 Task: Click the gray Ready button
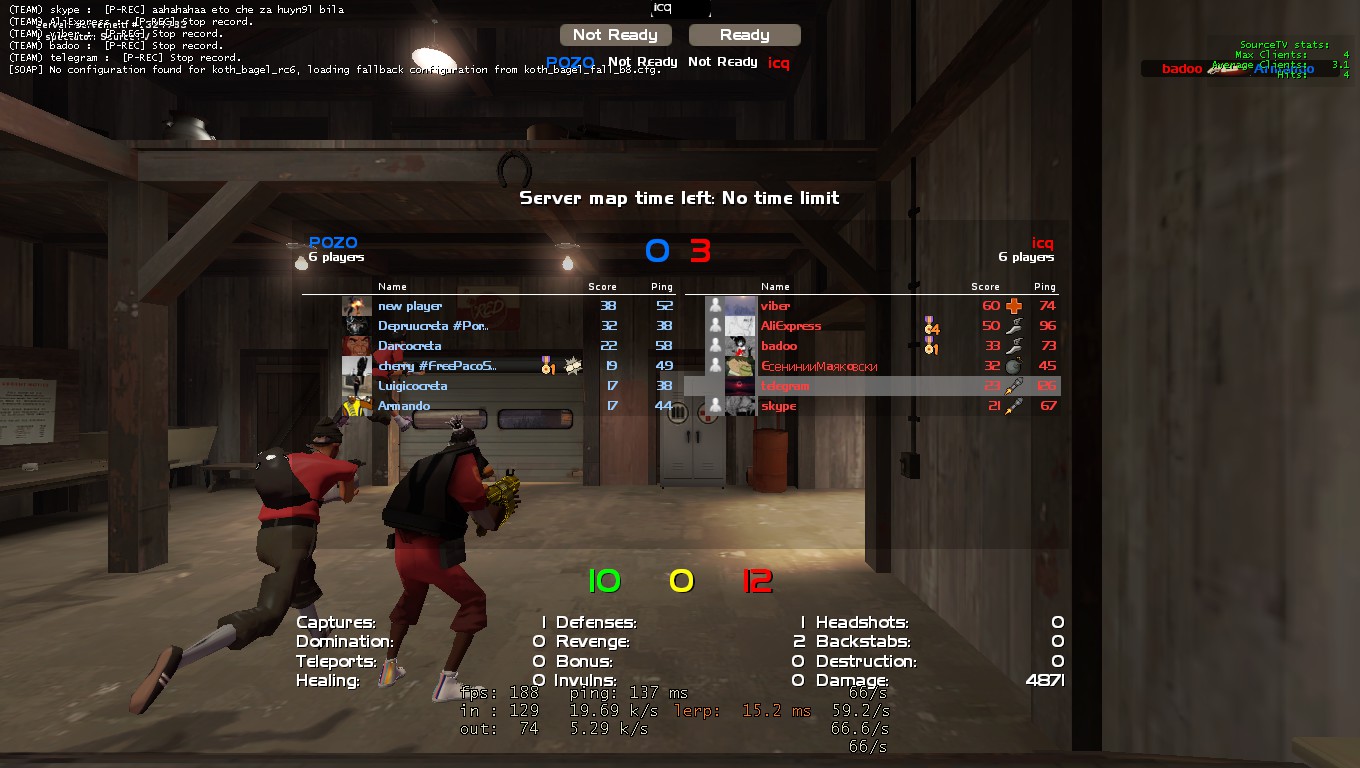point(744,35)
